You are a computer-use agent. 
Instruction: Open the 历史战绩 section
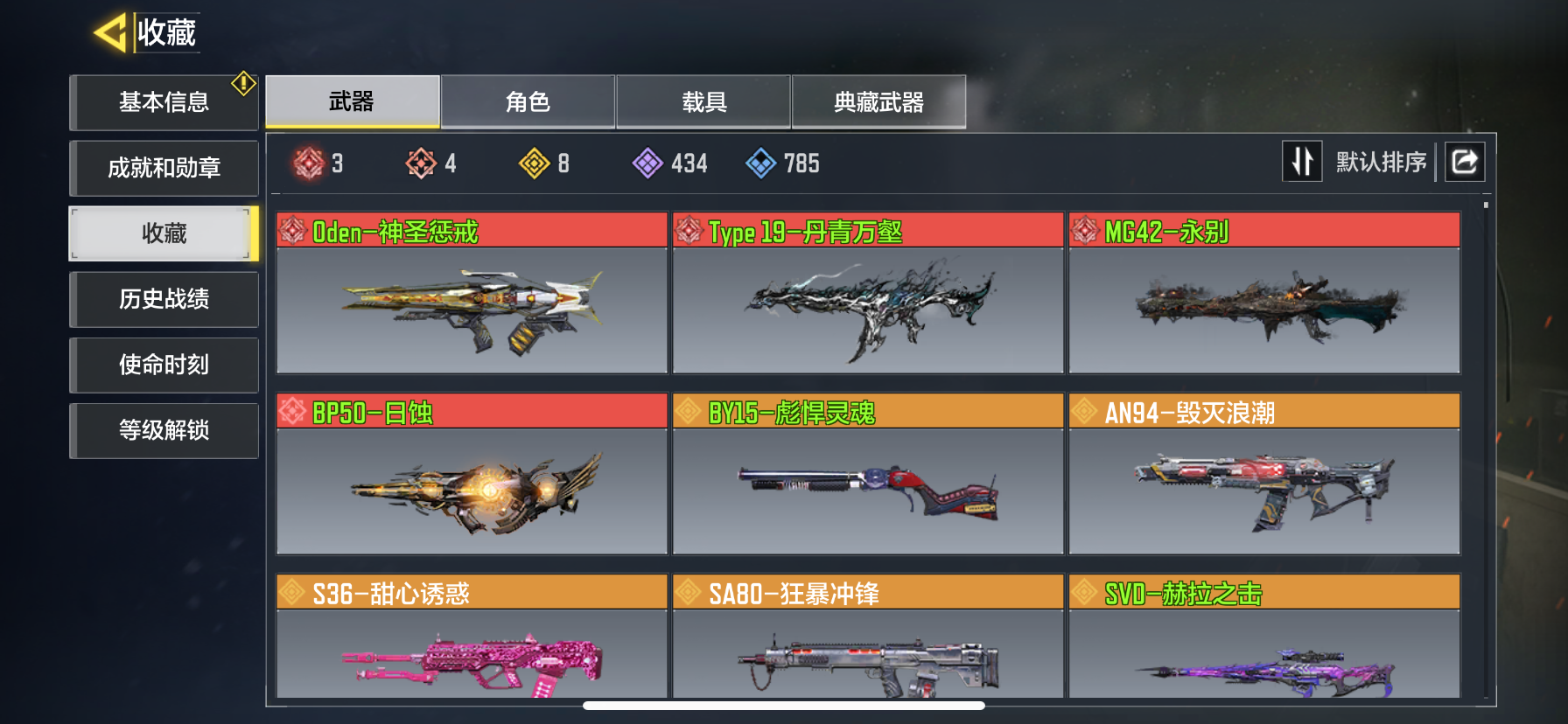click(x=164, y=299)
